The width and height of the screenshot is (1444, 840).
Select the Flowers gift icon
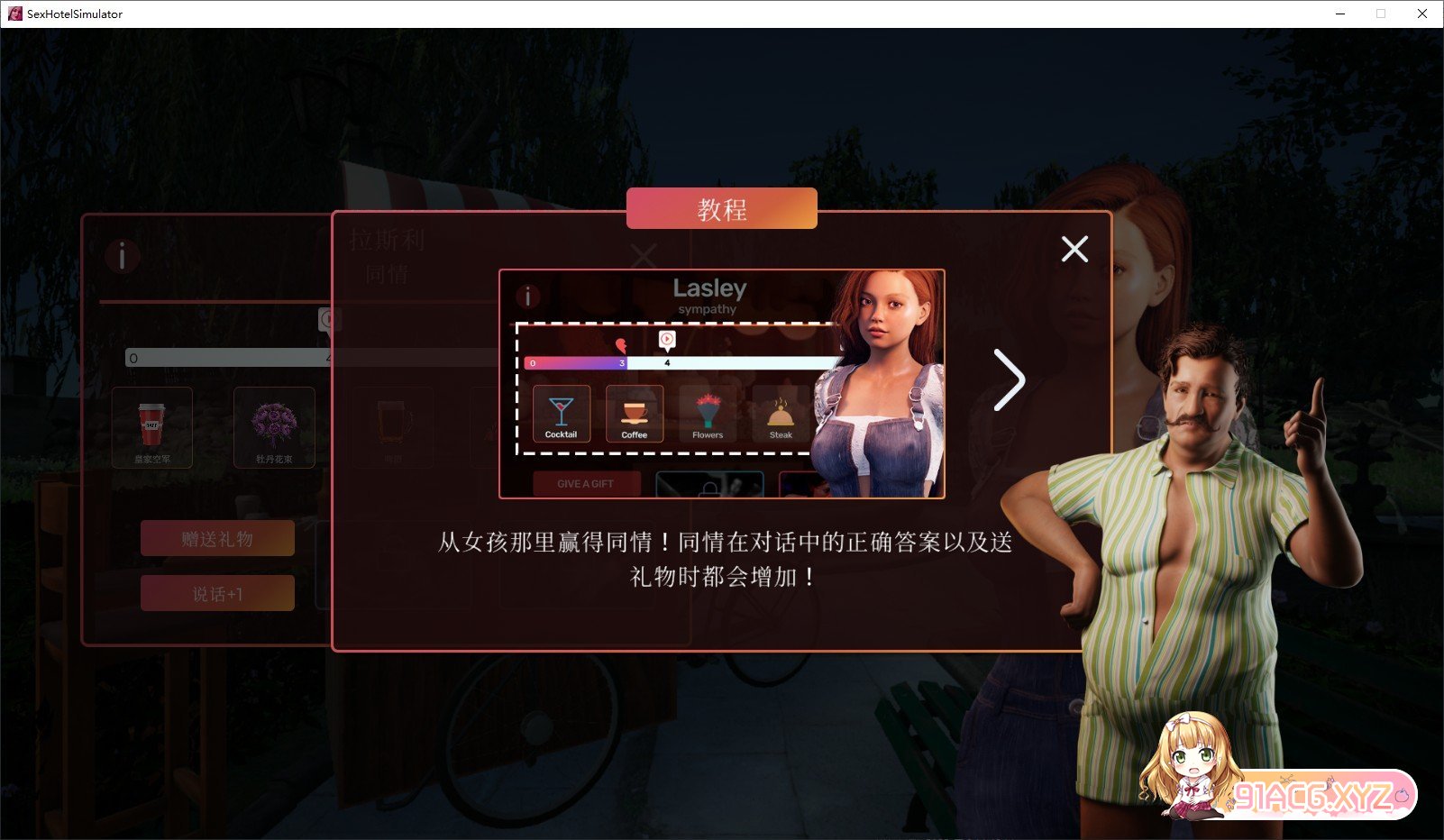pos(708,414)
